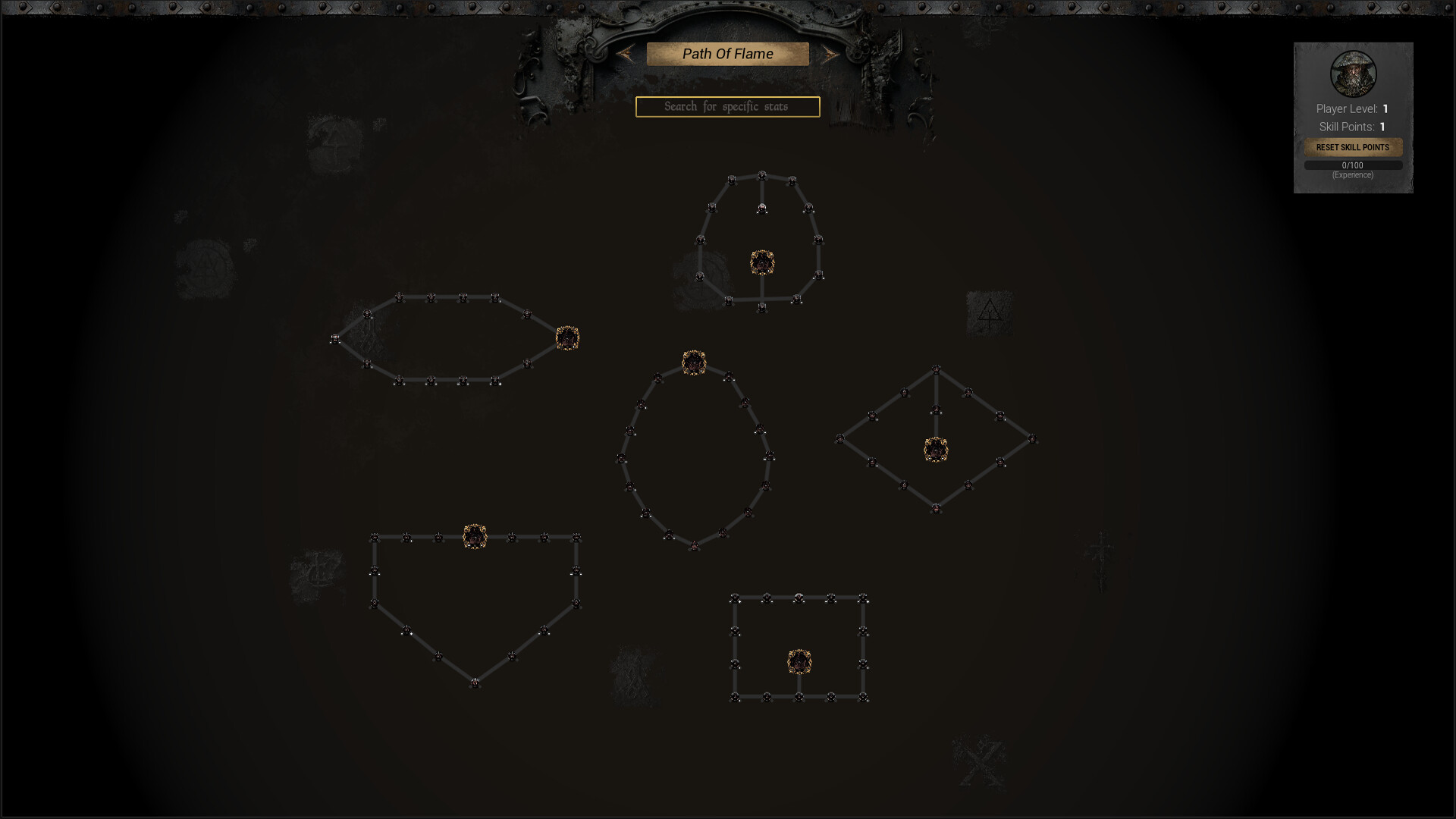This screenshot has height=819, width=1456.
Task: Click the keystone at the square cluster's center
Action: click(800, 661)
